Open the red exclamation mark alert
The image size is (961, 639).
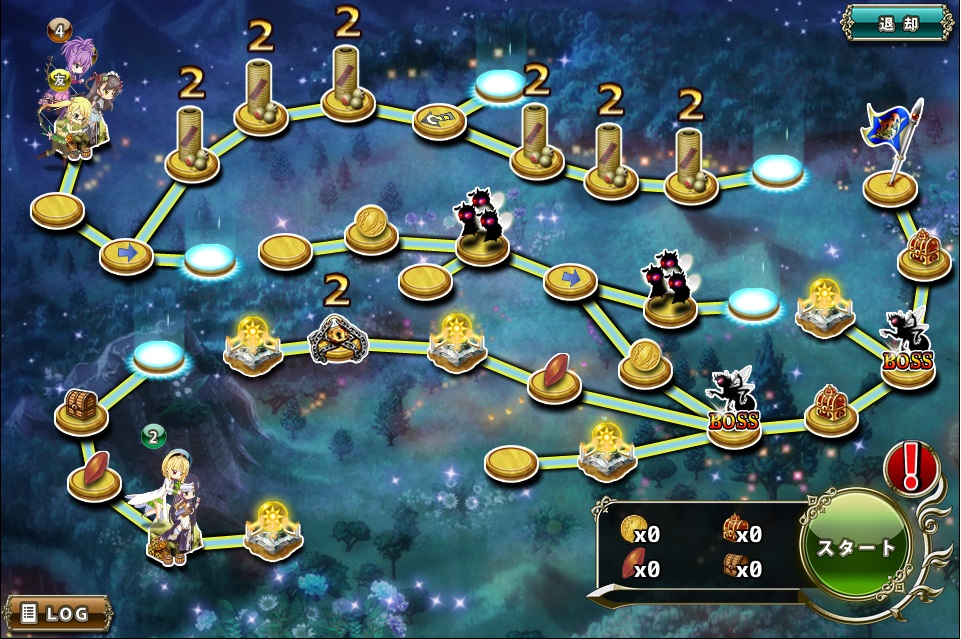tap(909, 467)
